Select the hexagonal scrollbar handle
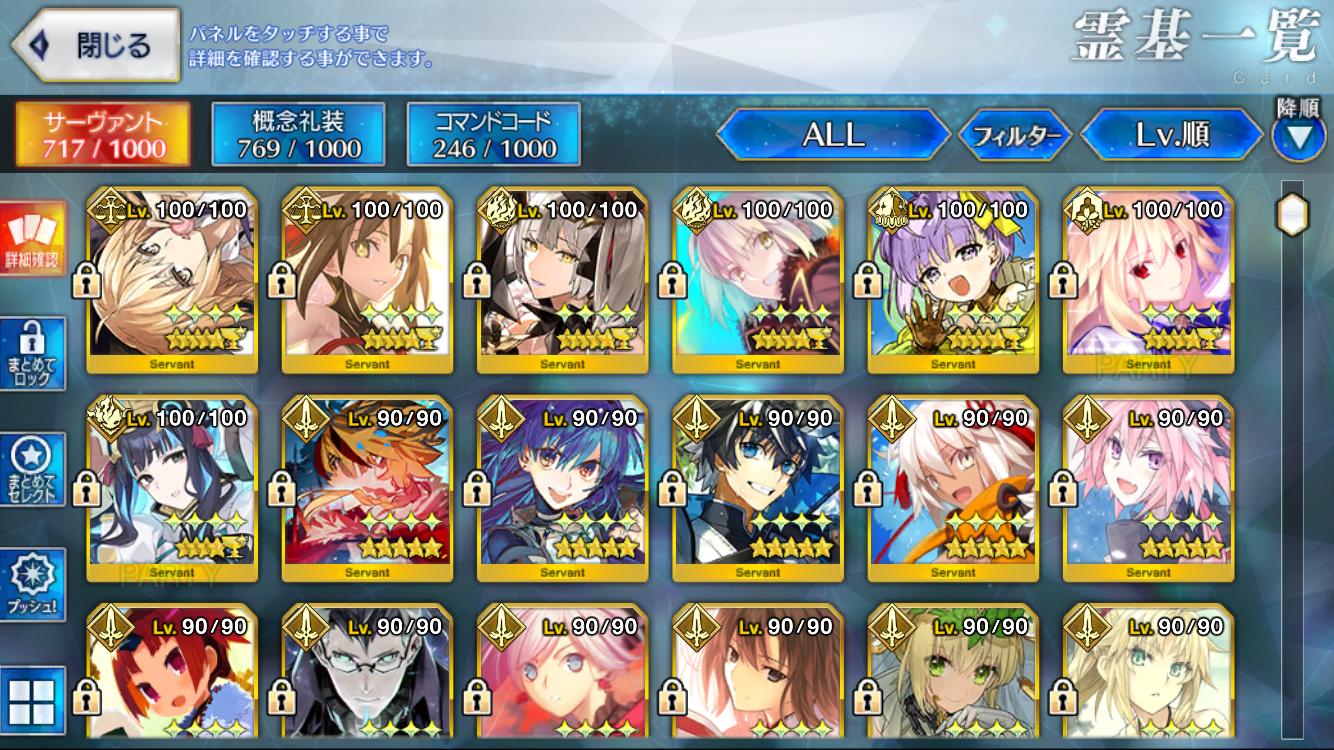1334x750 pixels. (1292, 213)
